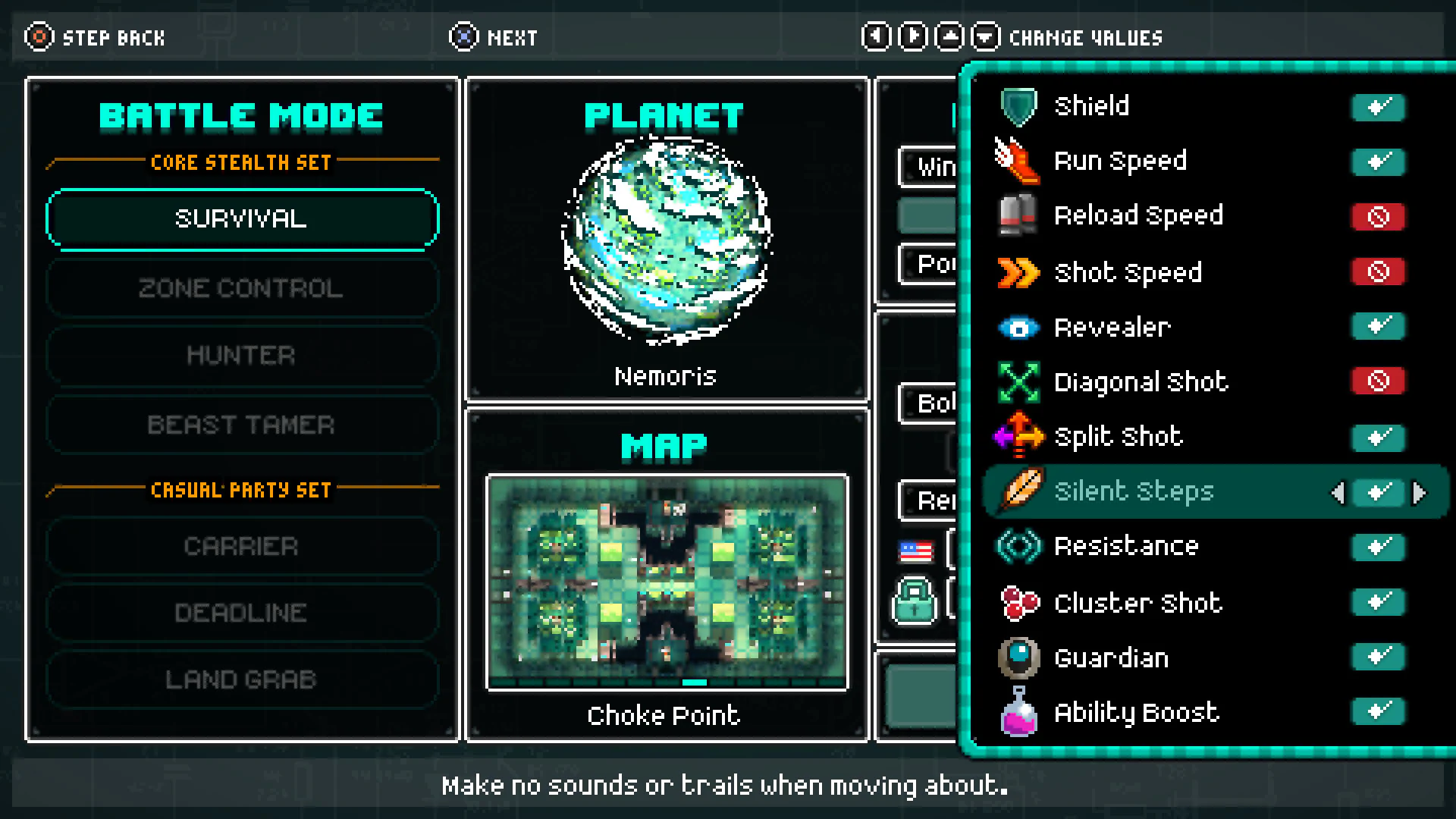Click the Run Speed shoe icon
Screen dimensions: 1456x819
coord(1018,160)
